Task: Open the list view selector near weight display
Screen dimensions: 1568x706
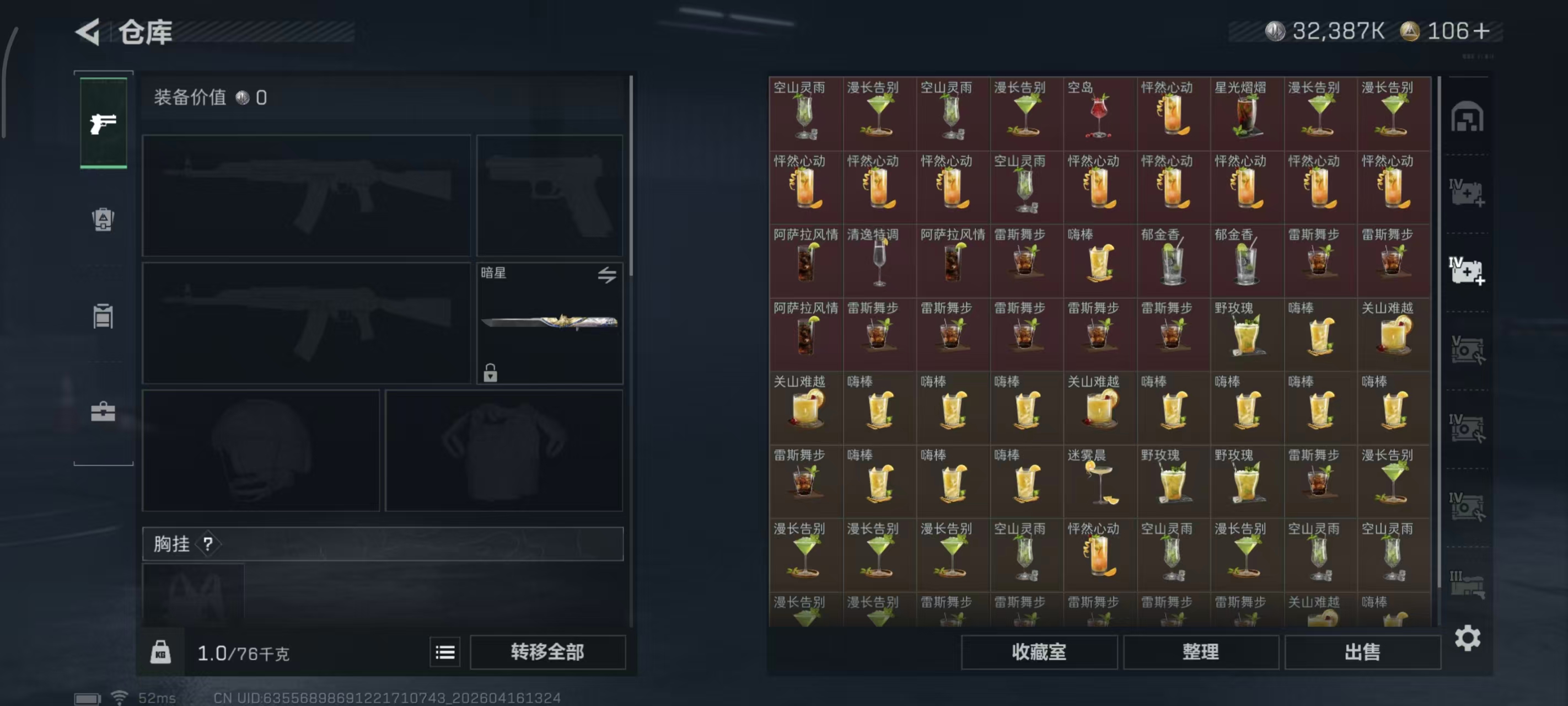Action: point(445,652)
